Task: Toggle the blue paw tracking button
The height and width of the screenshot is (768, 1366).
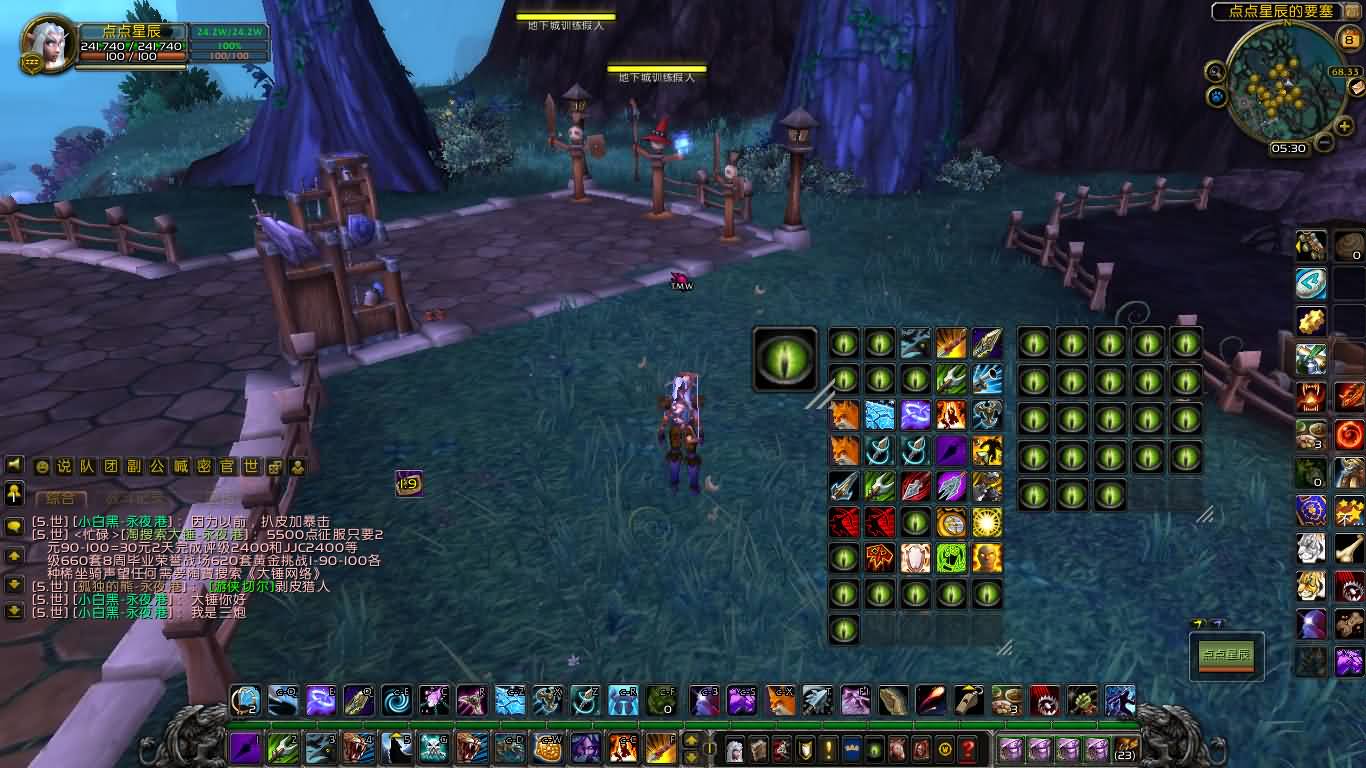Action: [1217, 97]
